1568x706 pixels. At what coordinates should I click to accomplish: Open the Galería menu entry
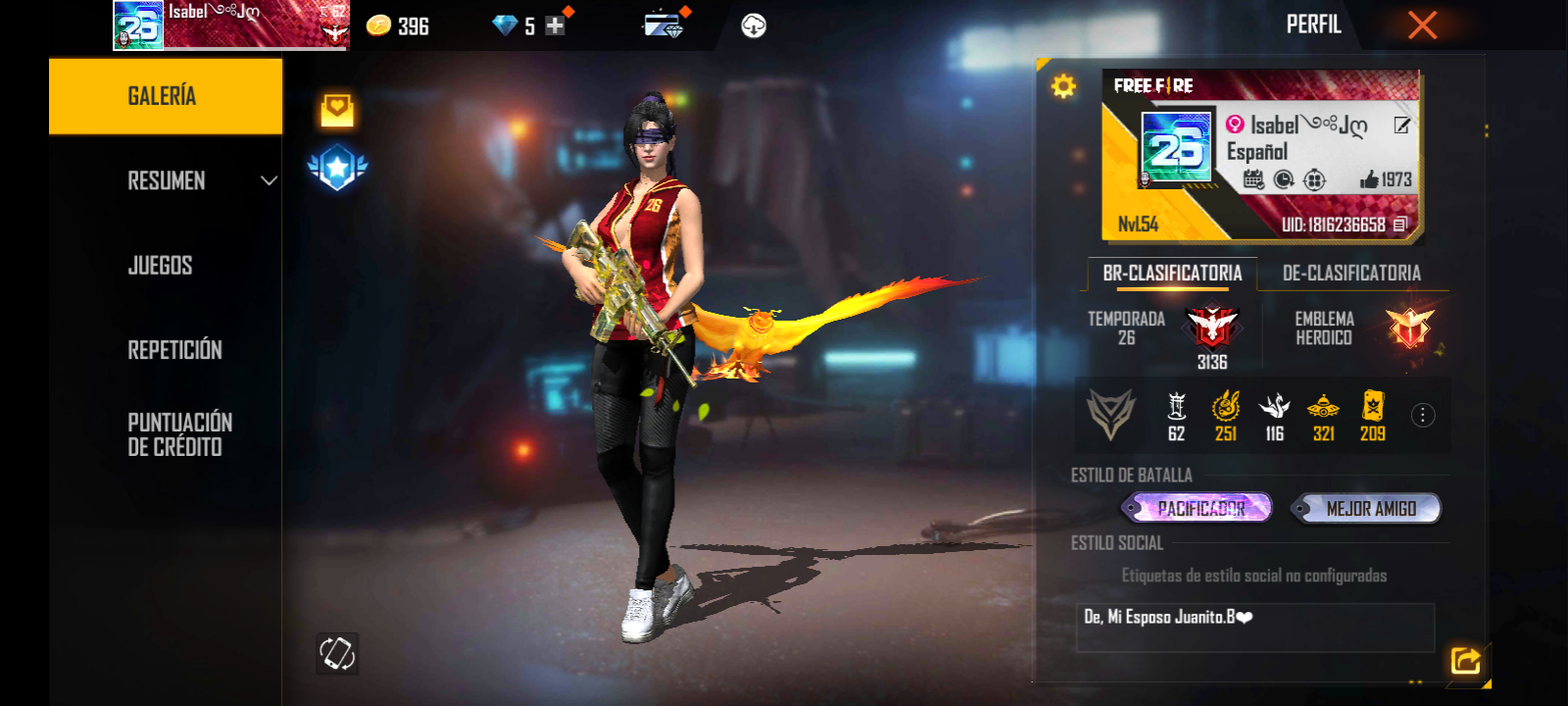coord(165,96)
